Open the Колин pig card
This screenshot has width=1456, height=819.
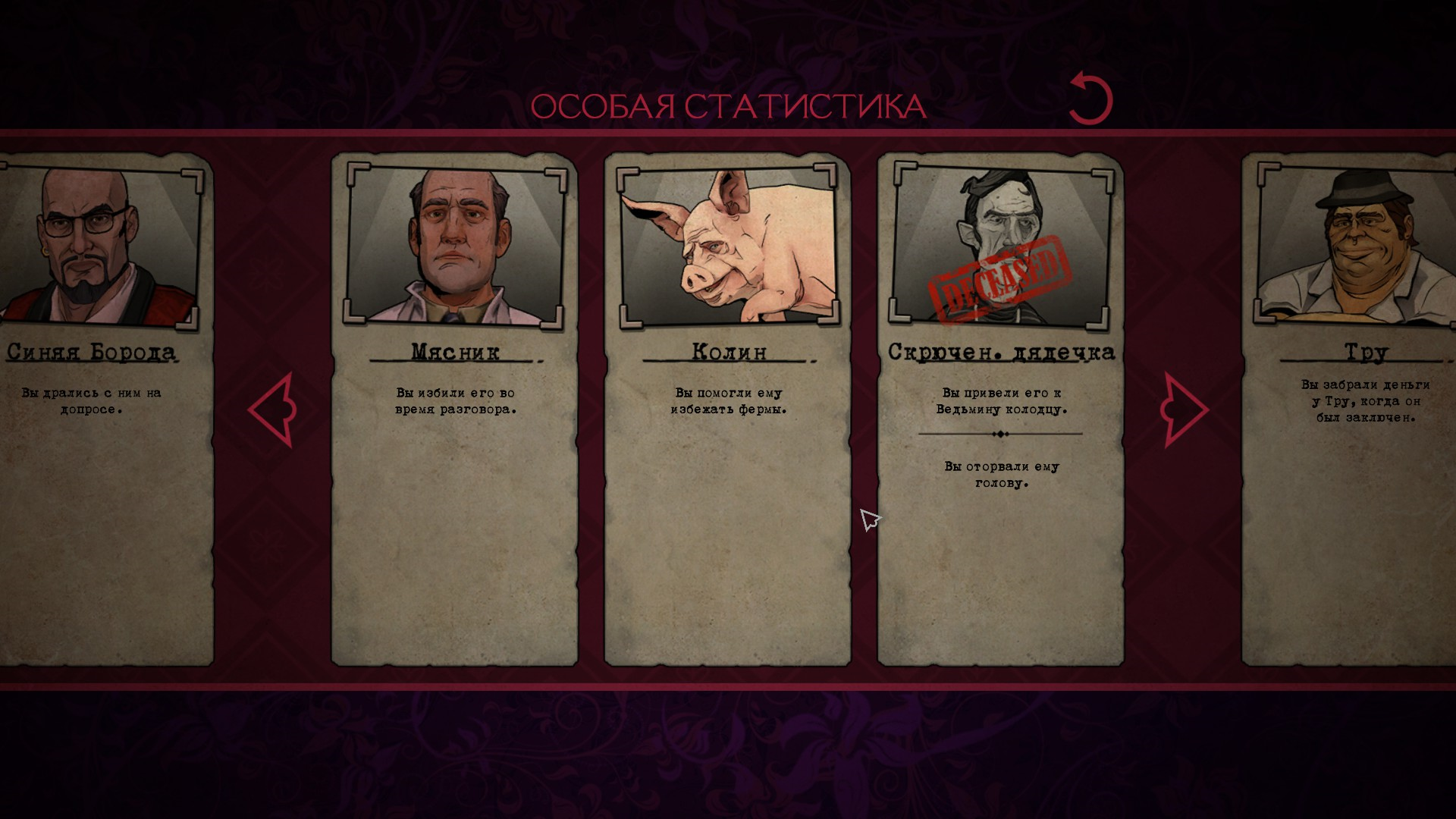(x=727, y=409)
